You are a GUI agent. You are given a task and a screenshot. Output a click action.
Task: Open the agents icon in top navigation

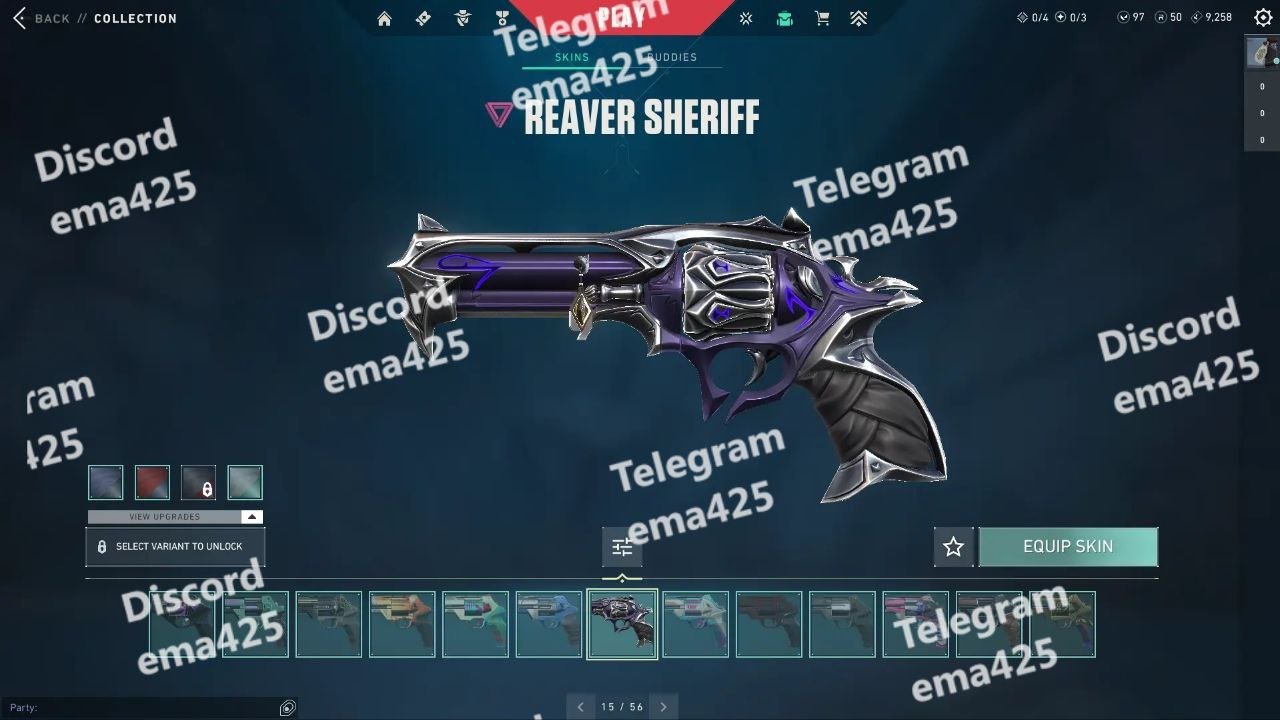(x=462, y=18)
